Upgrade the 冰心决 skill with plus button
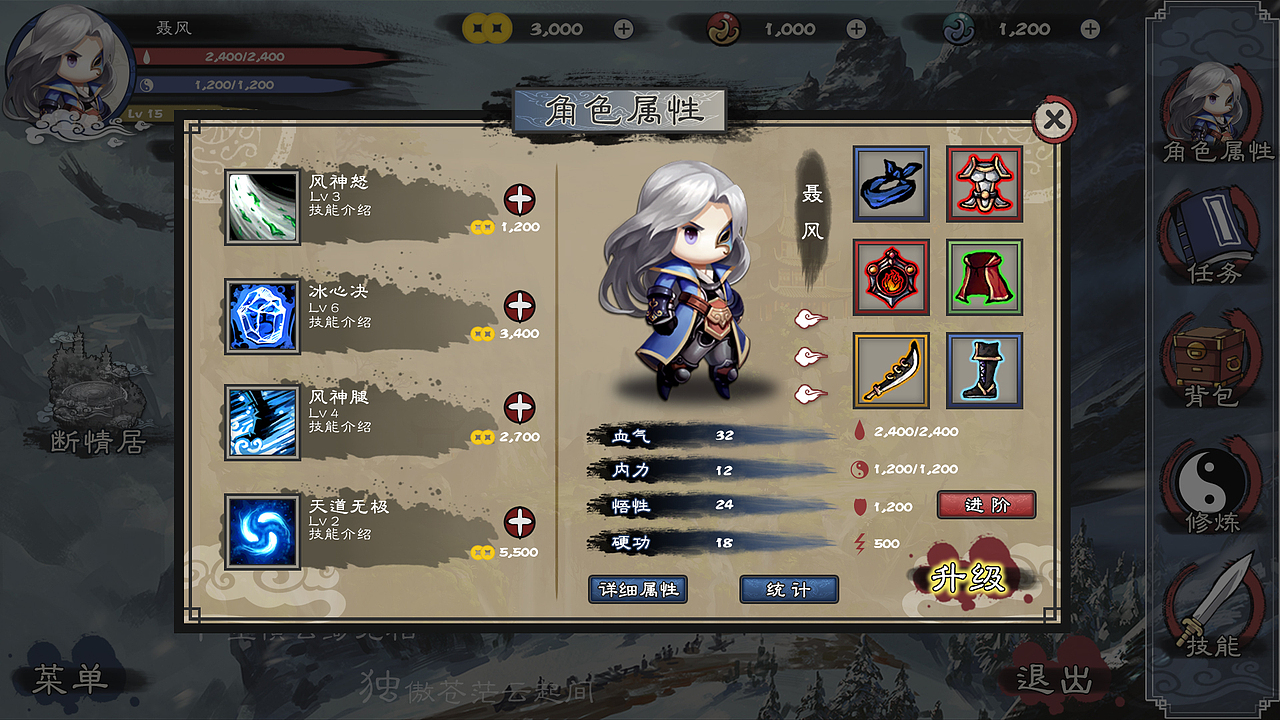 click(x=519, y=306)
